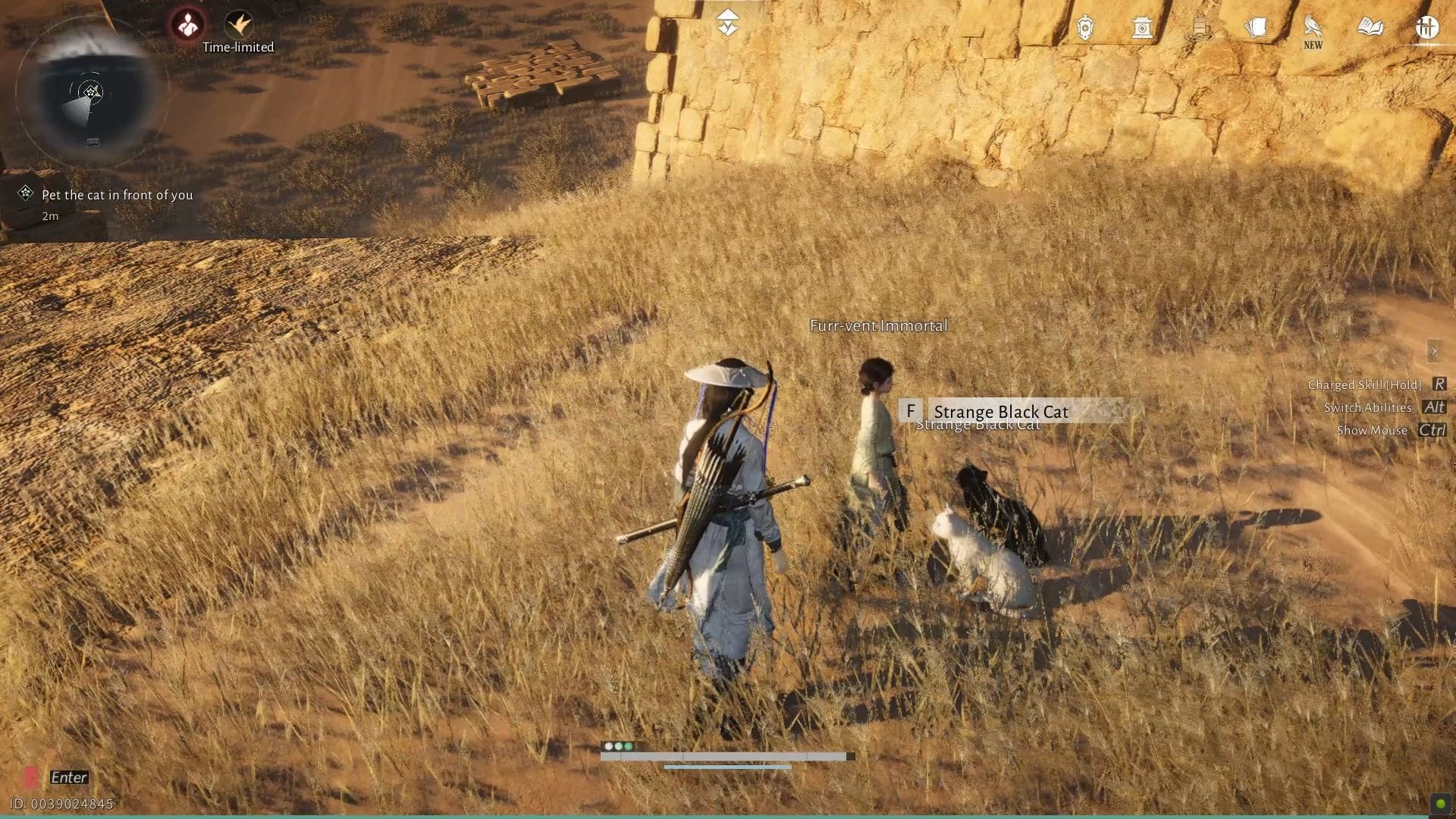Screen dimensions: 1456x819
Task: Click the shield emblem icon
Action: 1084,28
